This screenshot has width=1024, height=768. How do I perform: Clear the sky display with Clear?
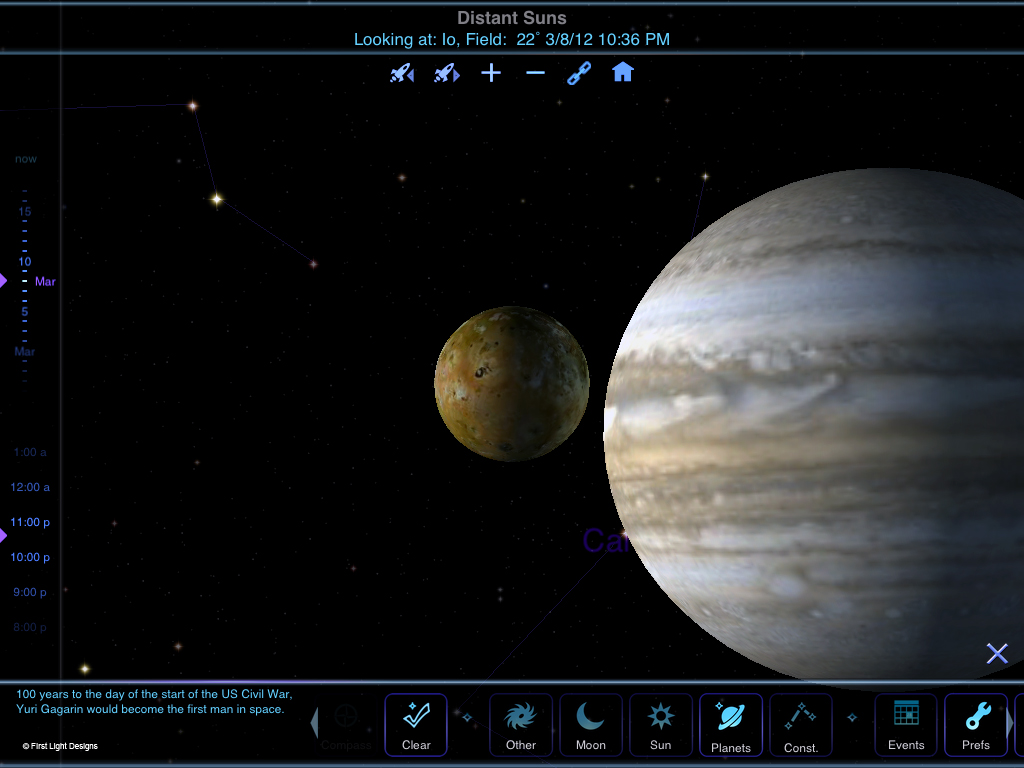point(416,725)
